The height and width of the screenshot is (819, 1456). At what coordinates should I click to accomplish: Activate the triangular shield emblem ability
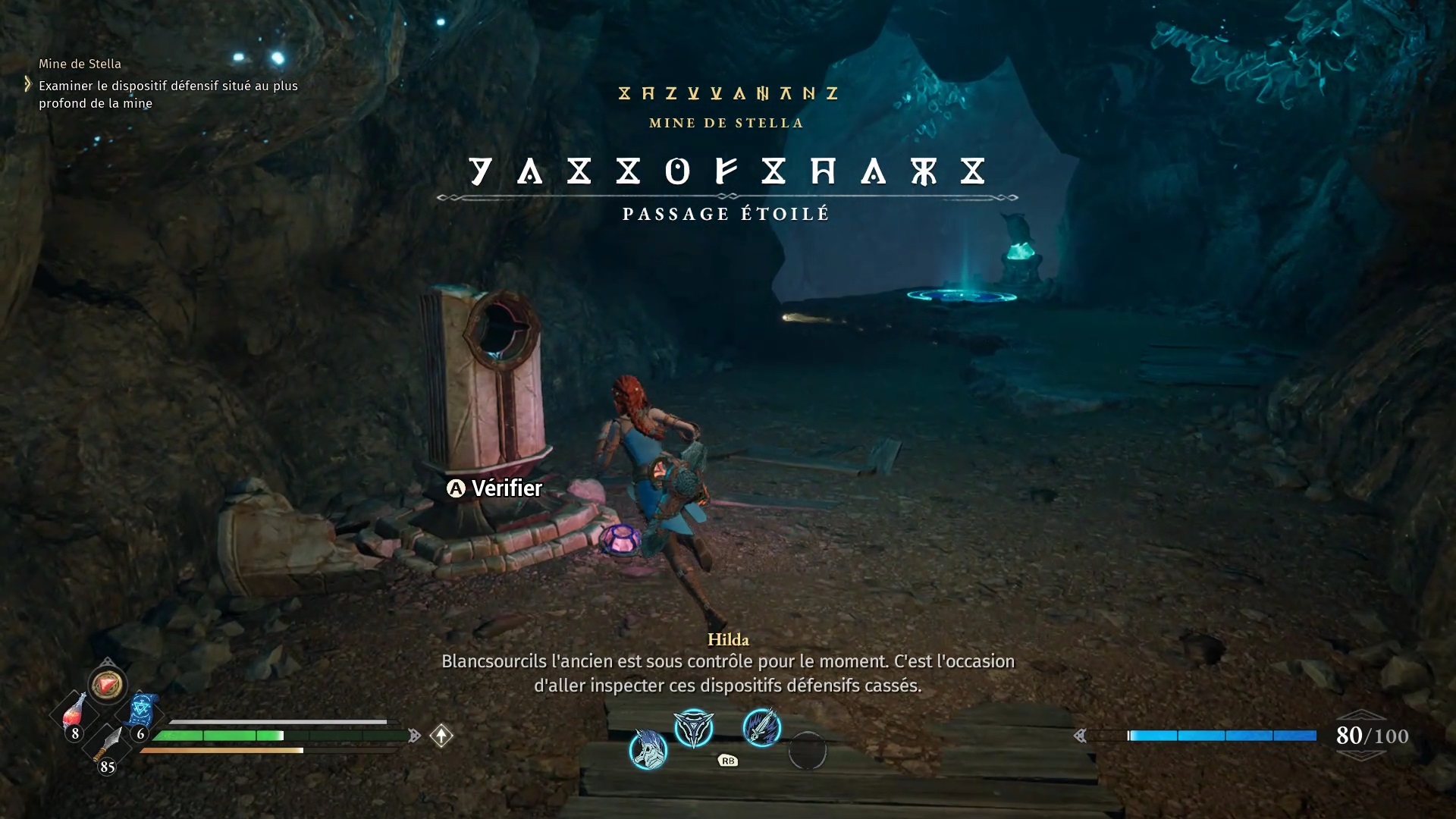coord(694,728)
